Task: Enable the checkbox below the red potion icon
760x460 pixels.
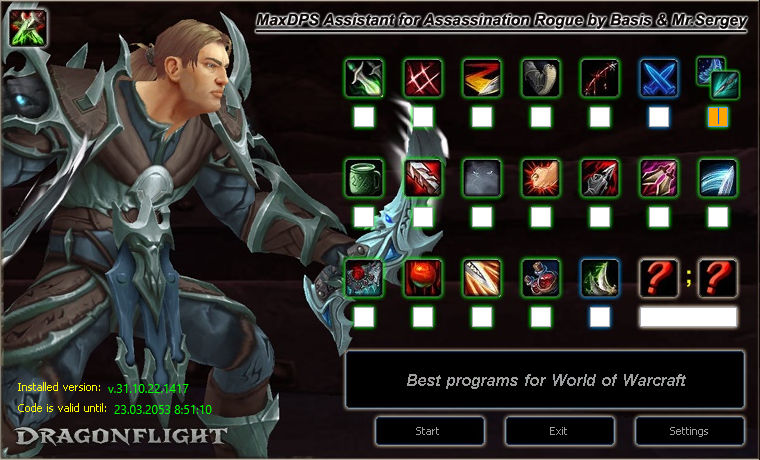Action: click(x=541, y=317)
